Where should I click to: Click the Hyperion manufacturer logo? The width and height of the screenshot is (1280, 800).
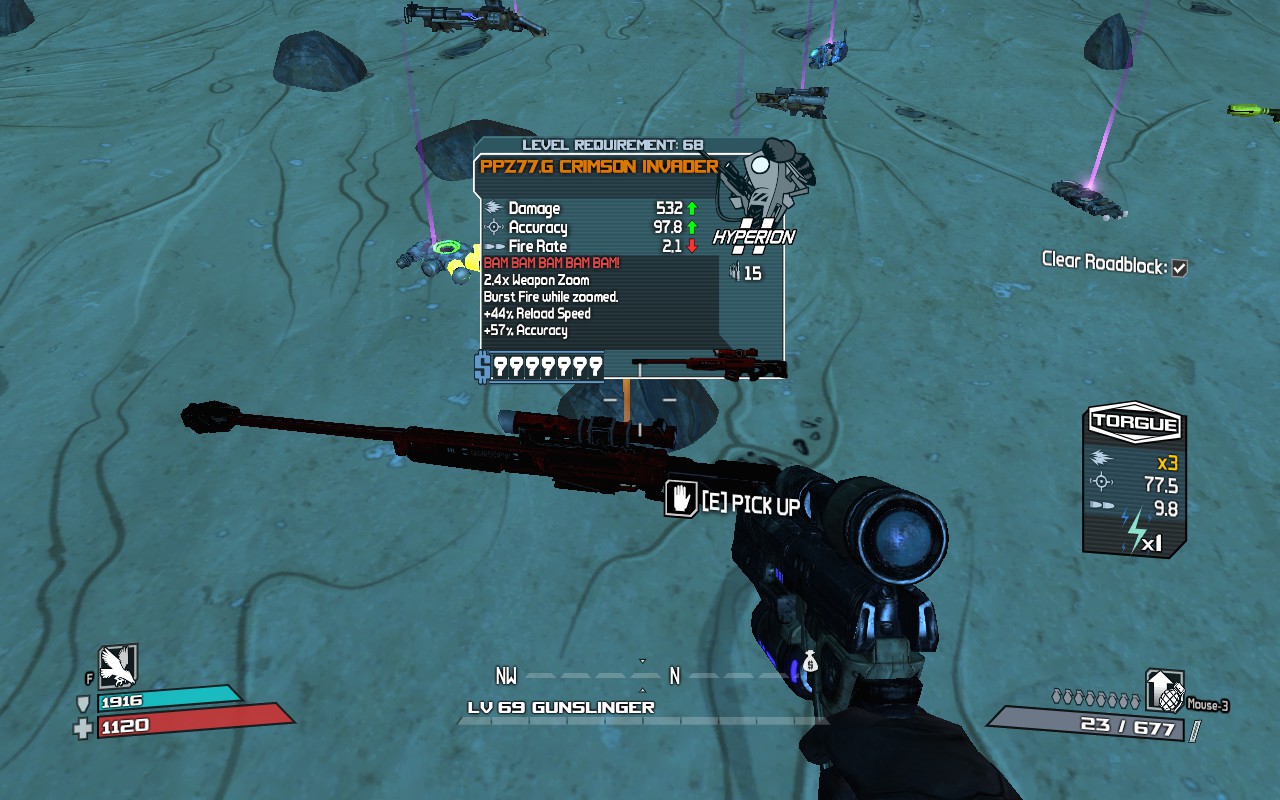(753, 237)
